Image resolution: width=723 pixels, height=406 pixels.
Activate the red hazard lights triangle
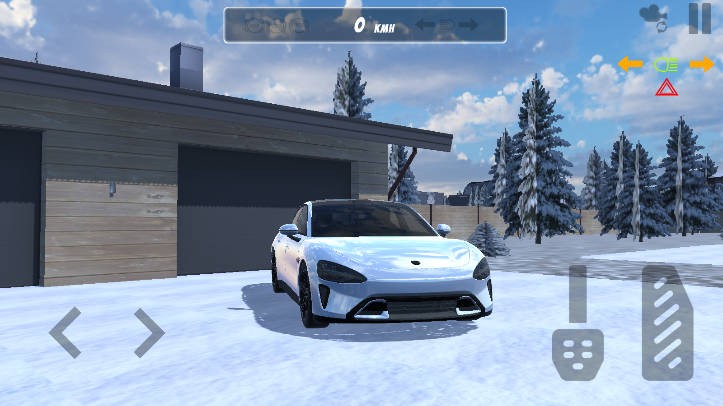click(x=666, y=88)
